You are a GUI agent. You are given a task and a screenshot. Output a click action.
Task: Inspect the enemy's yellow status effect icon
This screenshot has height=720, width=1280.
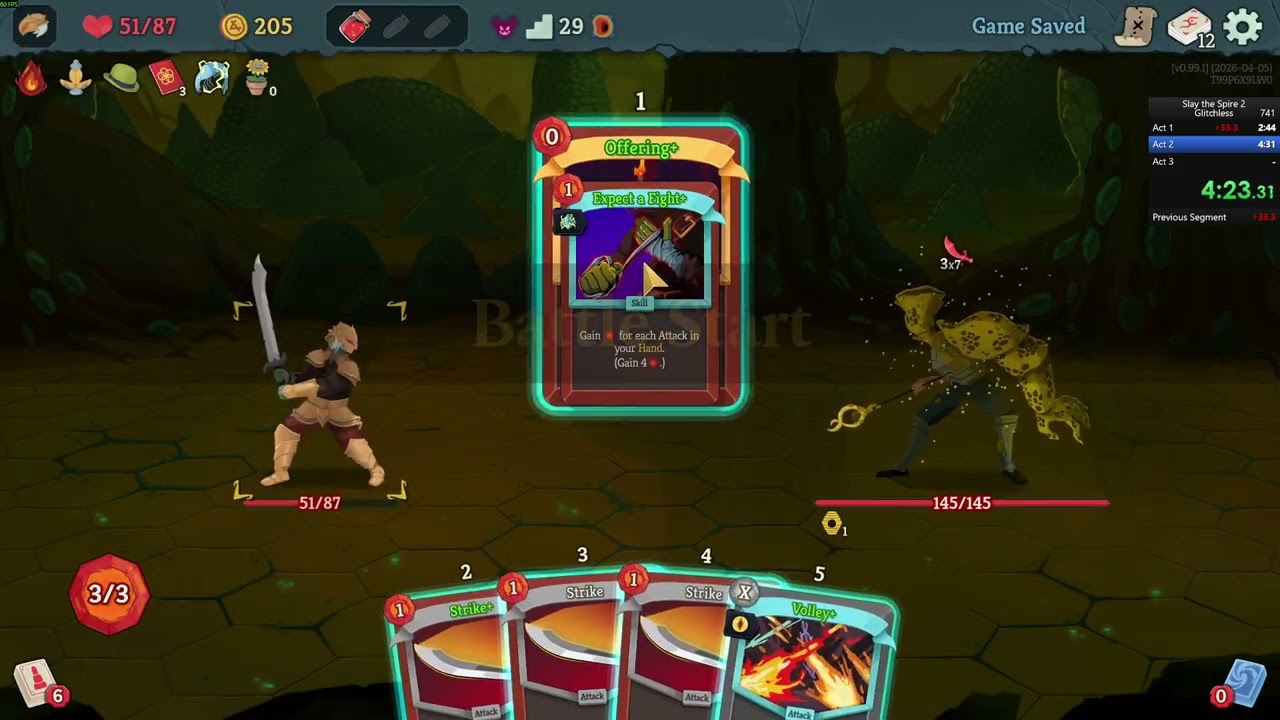tap(831, 523)
